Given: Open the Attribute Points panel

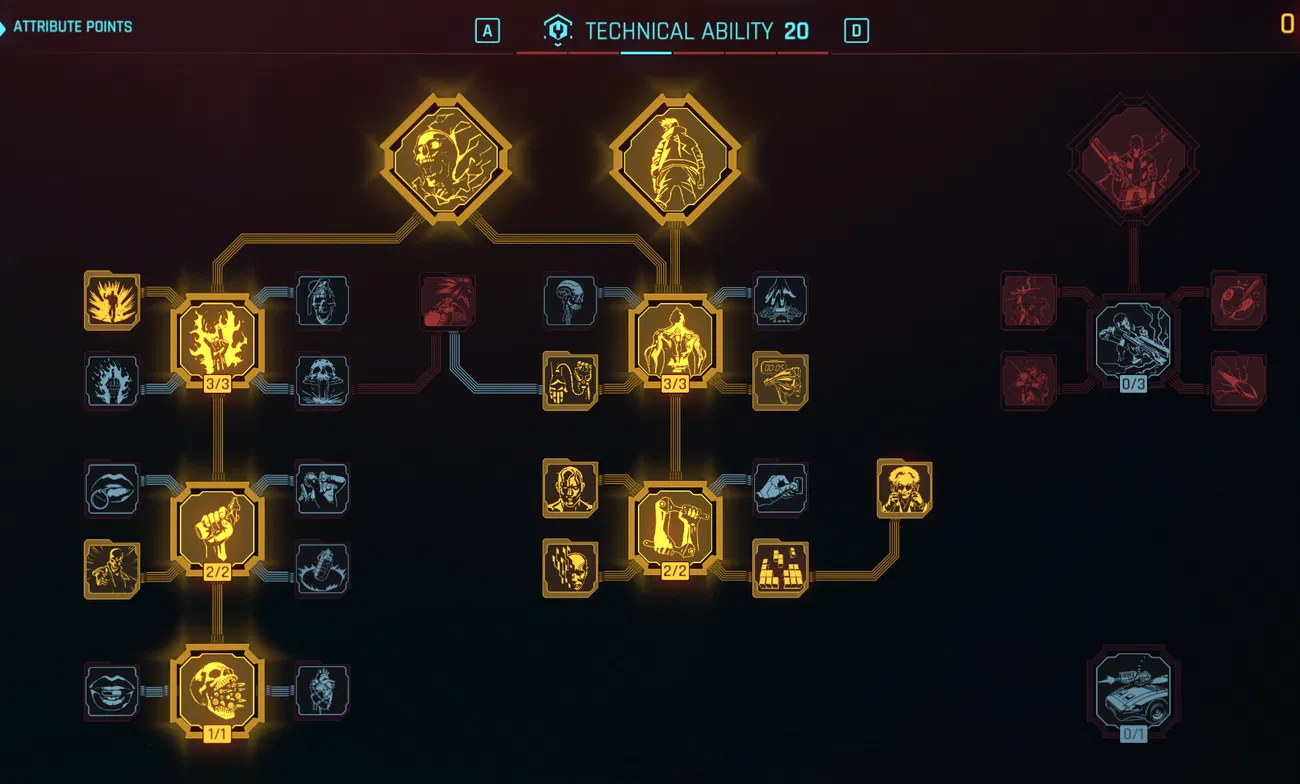Looking at the screenshot, I should (x=70, y=27).
